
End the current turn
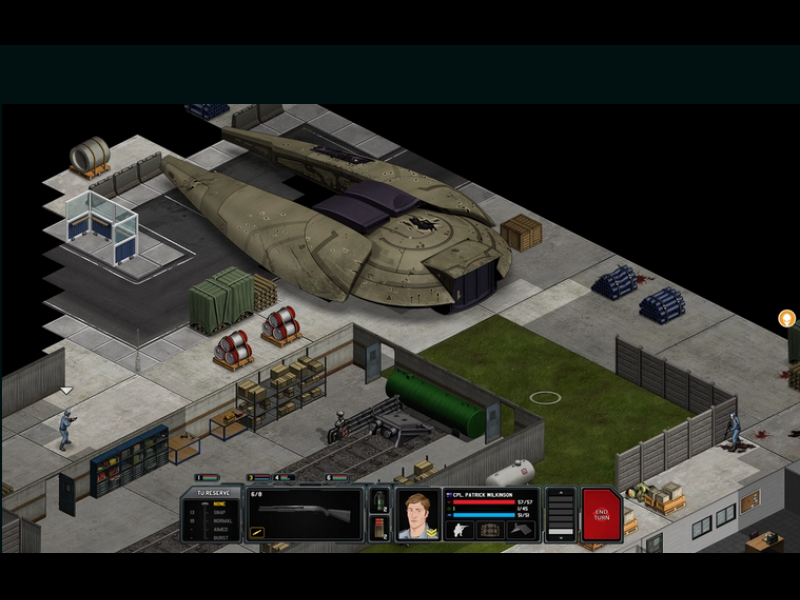601,514
